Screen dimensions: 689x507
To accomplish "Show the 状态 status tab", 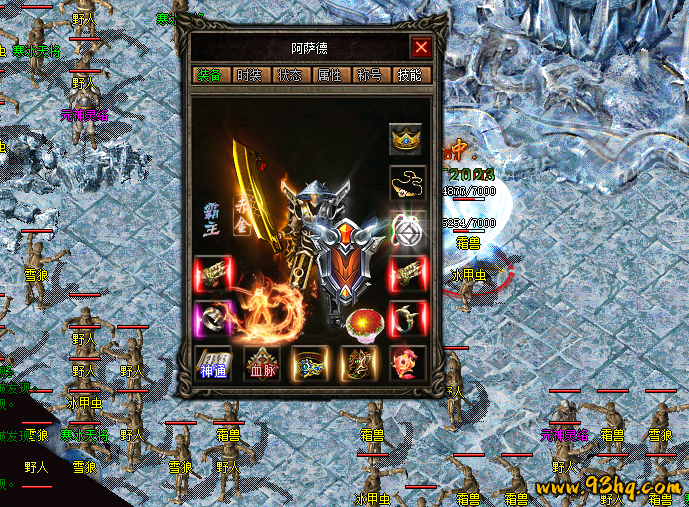I will pyautogui.click(x=289, y=75).
